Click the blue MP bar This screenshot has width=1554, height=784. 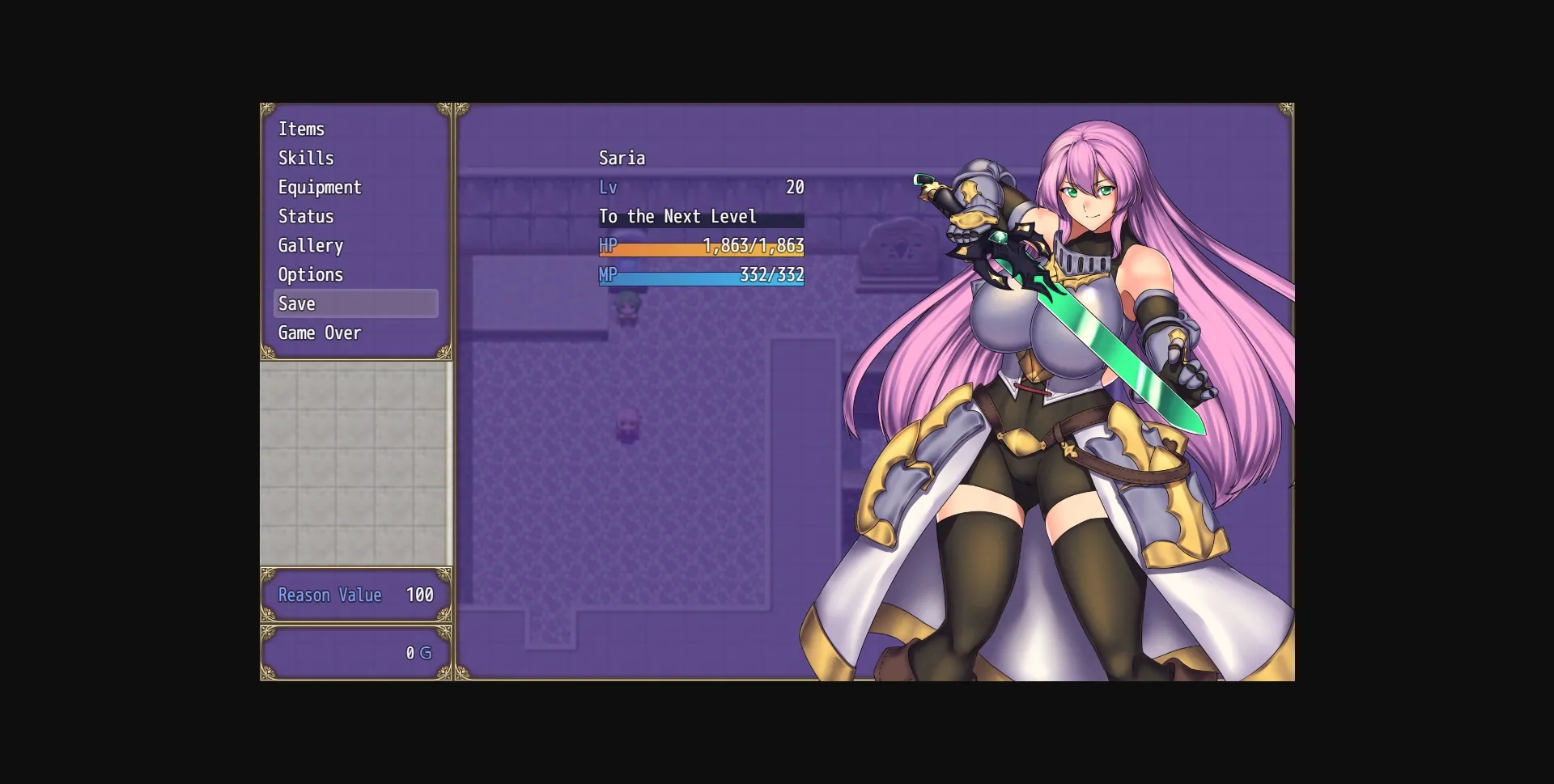point(700,275)
